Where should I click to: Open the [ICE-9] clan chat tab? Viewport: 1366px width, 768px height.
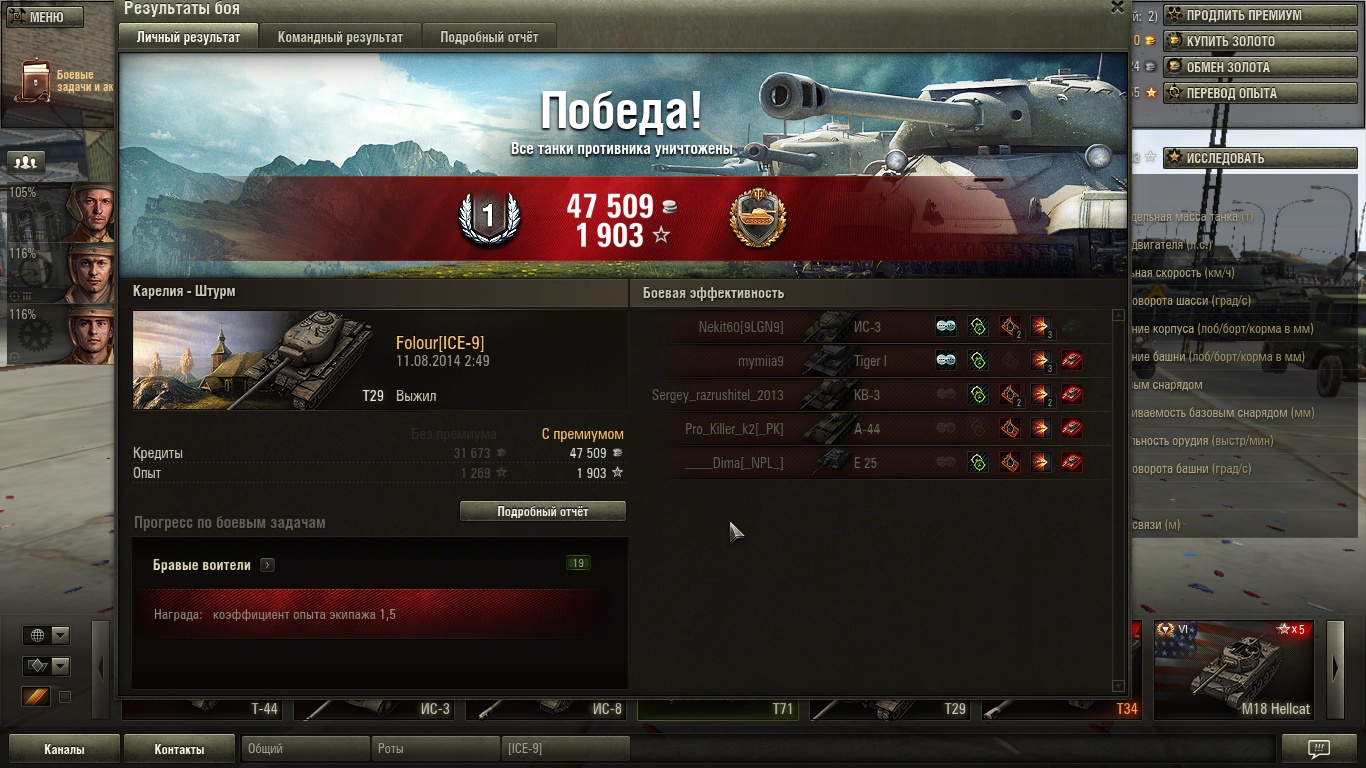(x=565, y=749)
